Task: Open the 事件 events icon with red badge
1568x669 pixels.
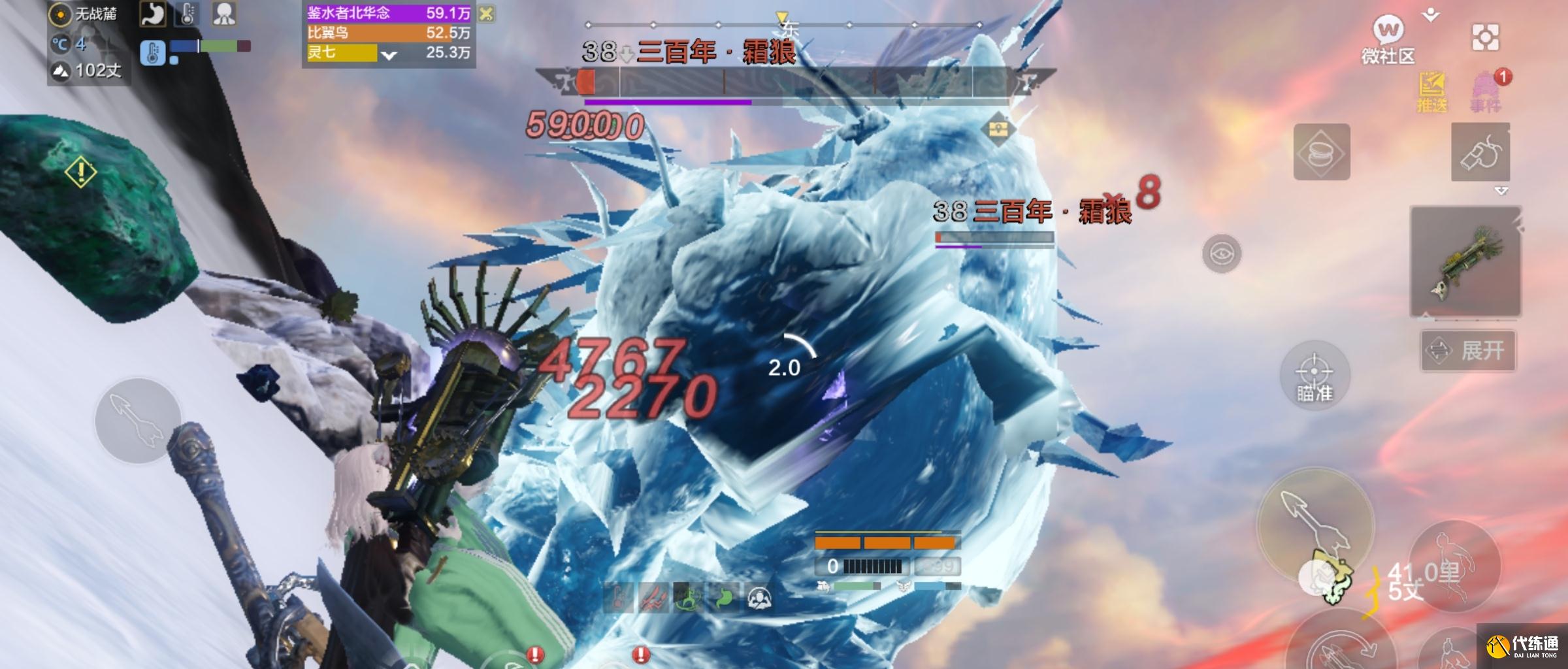Action: (x=1486, y=93)
